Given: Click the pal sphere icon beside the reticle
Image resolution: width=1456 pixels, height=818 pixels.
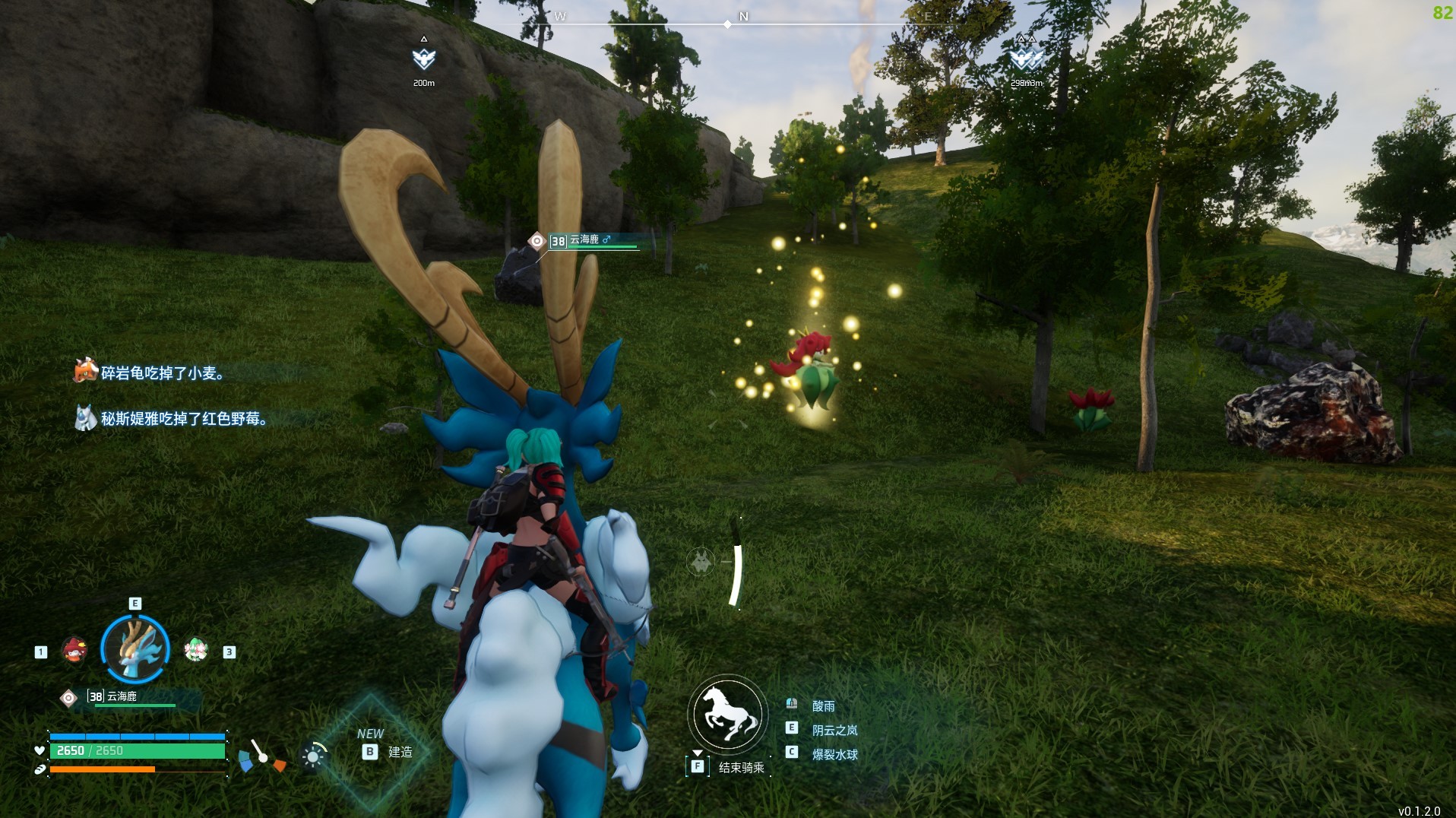Looking at the screenshot, I should pyautogui.click(x=701, y=563).
